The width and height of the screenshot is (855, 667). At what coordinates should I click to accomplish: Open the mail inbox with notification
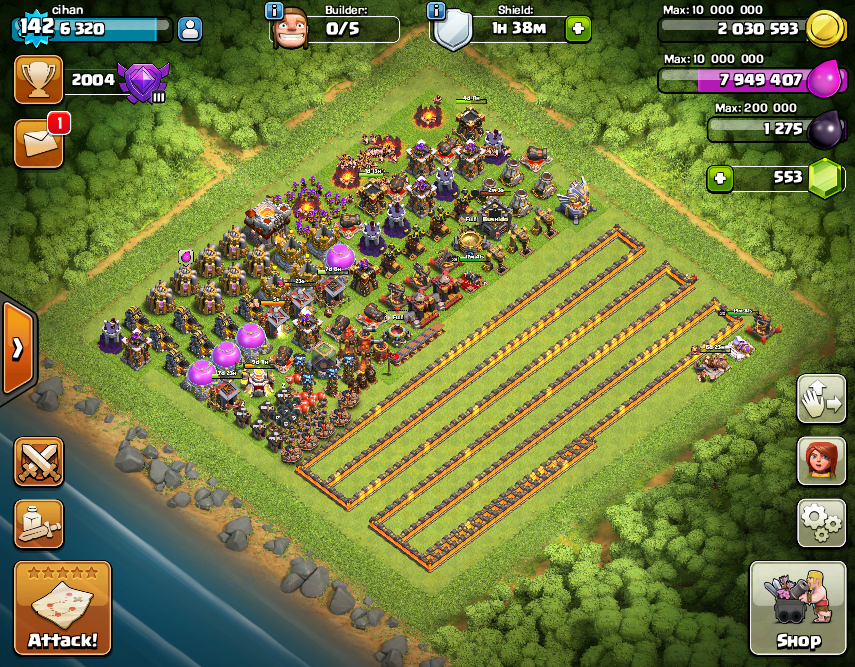(x=38, y=144)
